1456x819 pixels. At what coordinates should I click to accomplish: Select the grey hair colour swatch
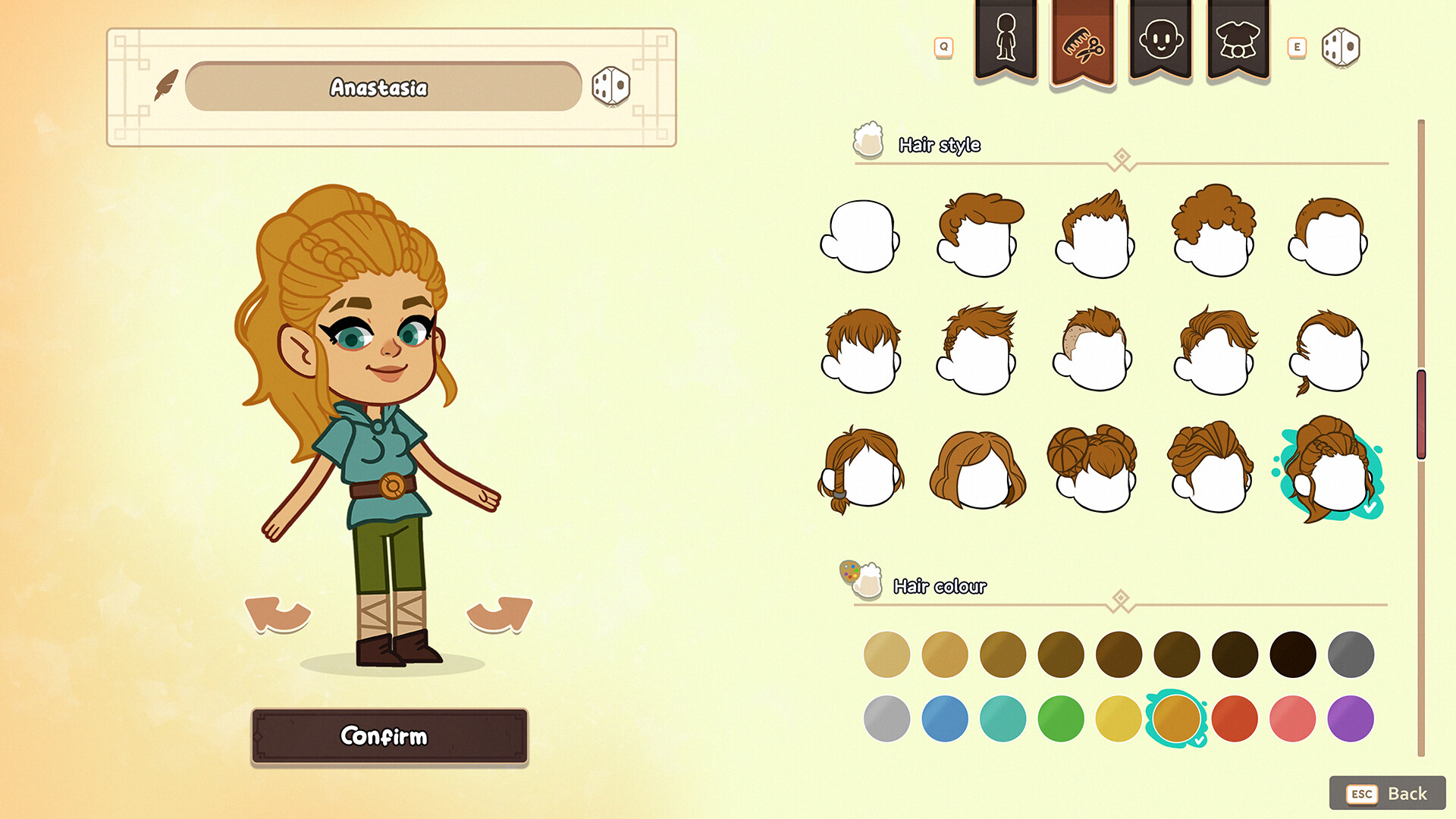pos(1351,654)
